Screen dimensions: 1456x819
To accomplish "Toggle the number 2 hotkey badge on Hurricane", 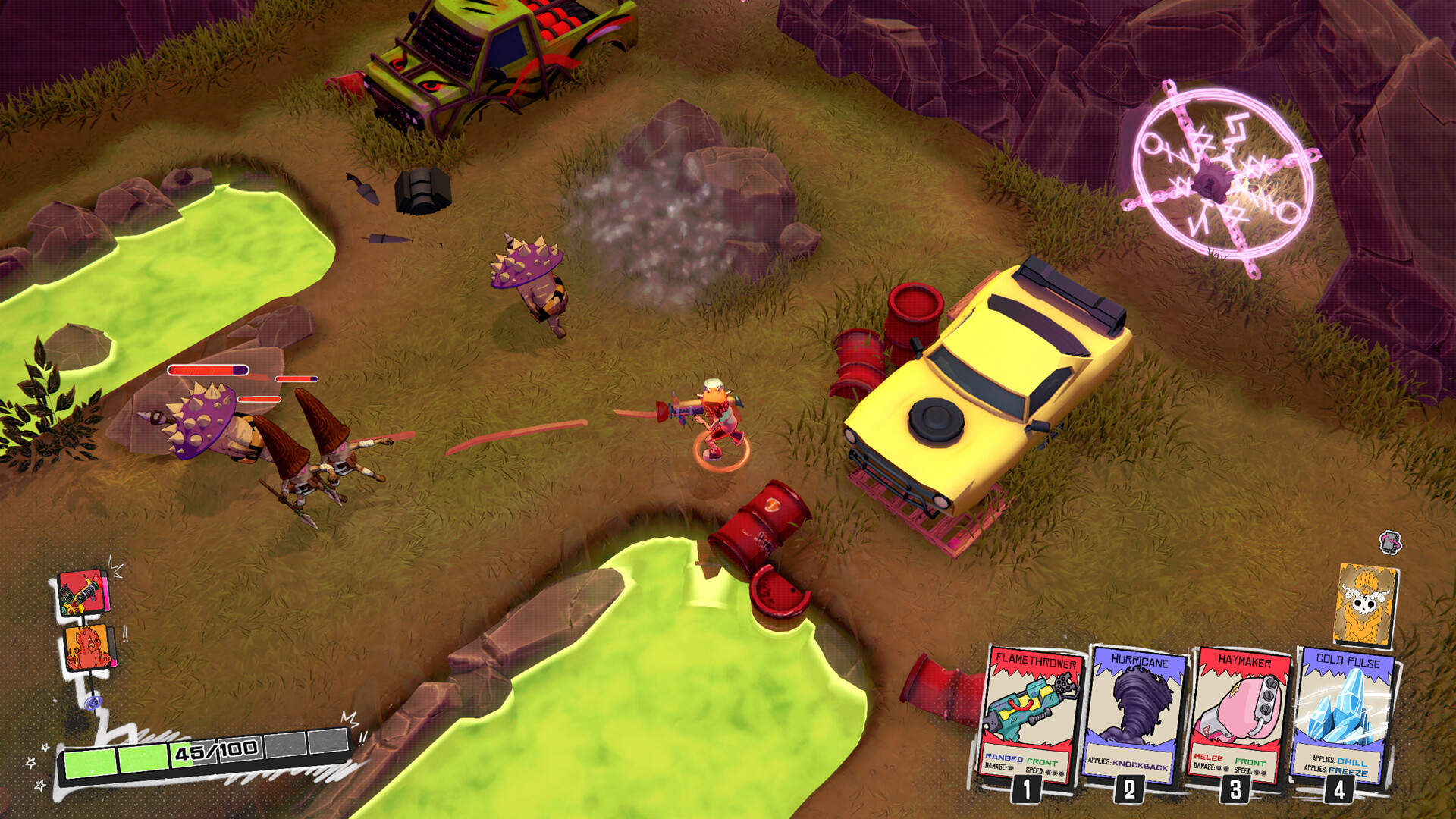I will 1130,792.
